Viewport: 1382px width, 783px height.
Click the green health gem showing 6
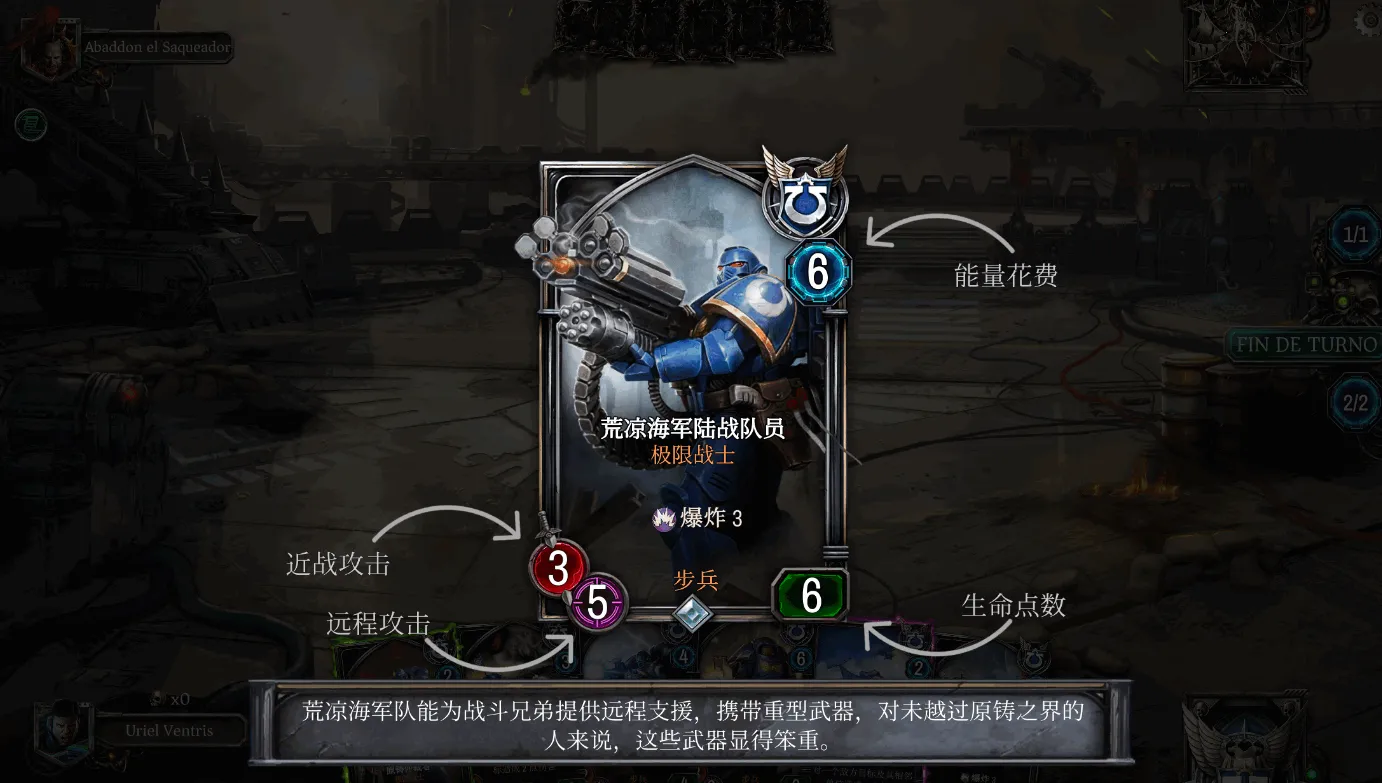tap(808, 596)
